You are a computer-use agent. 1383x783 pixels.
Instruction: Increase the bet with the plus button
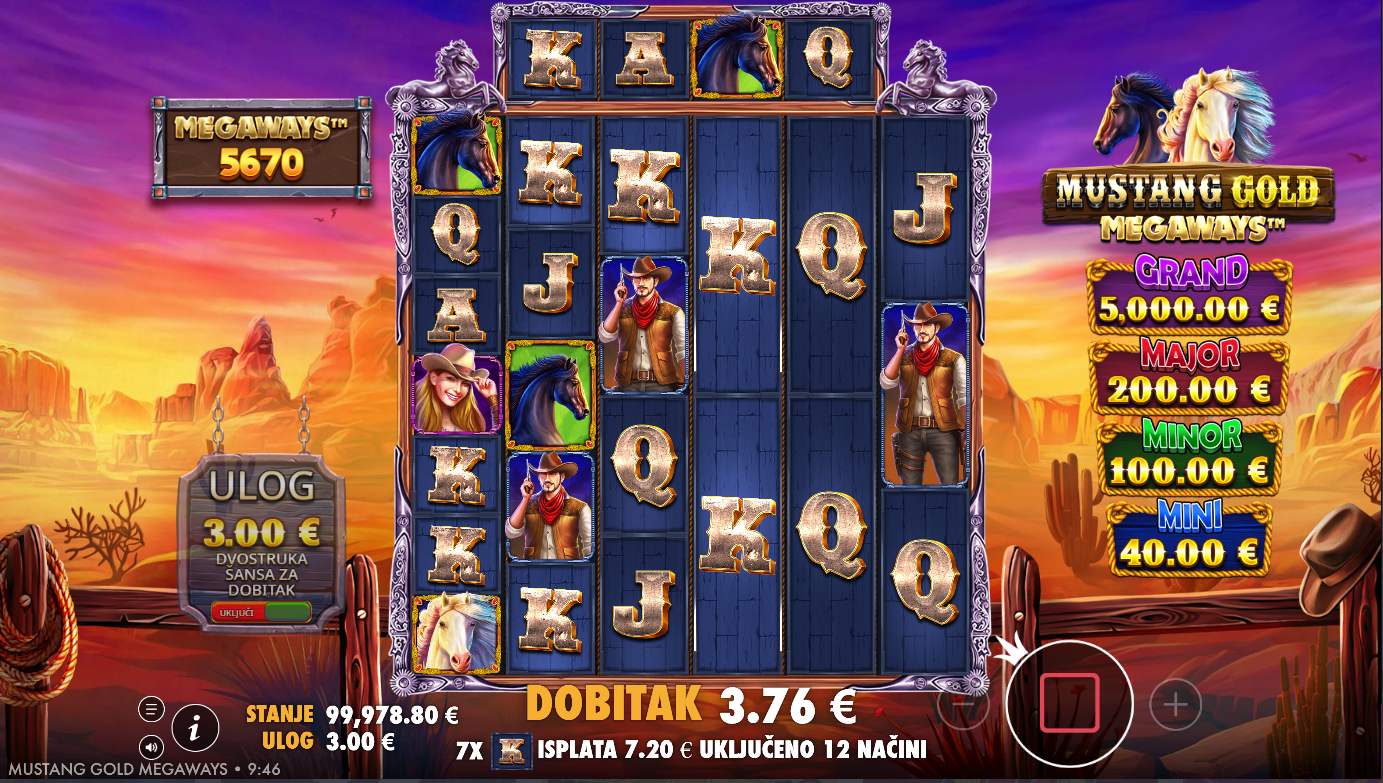[x=1175, y=706]
